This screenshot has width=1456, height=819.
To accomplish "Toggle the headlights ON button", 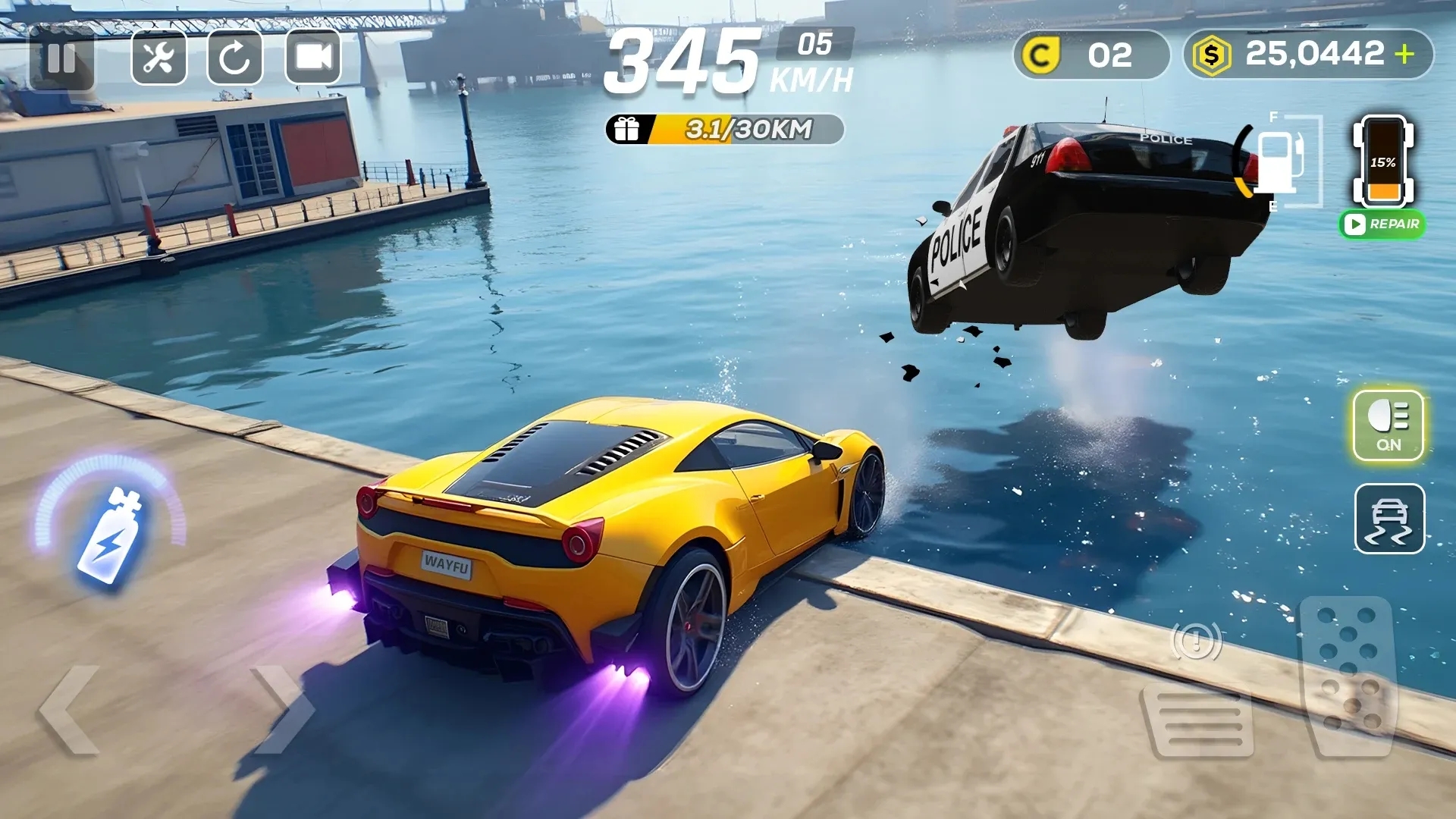I will tap(1389, 425).
